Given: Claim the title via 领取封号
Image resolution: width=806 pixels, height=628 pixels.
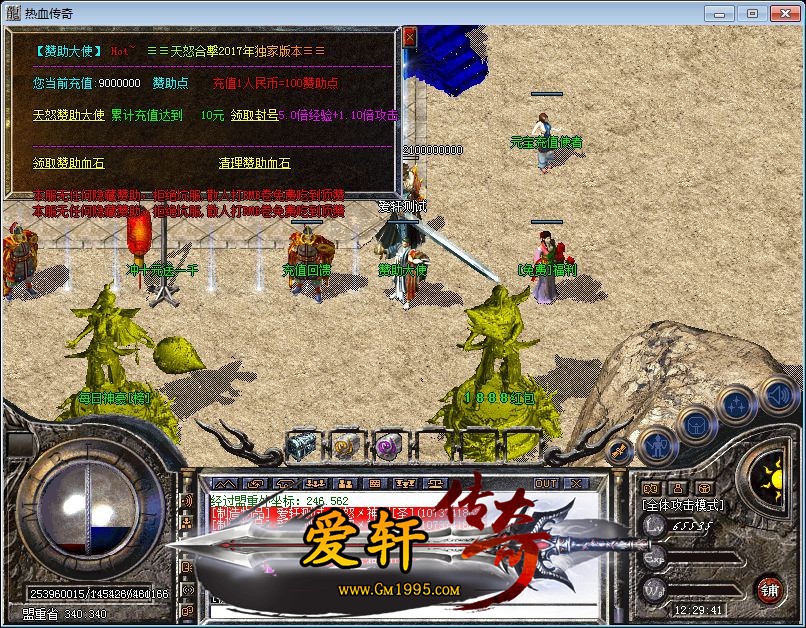Looking at the screenshot, I should 254,115.
